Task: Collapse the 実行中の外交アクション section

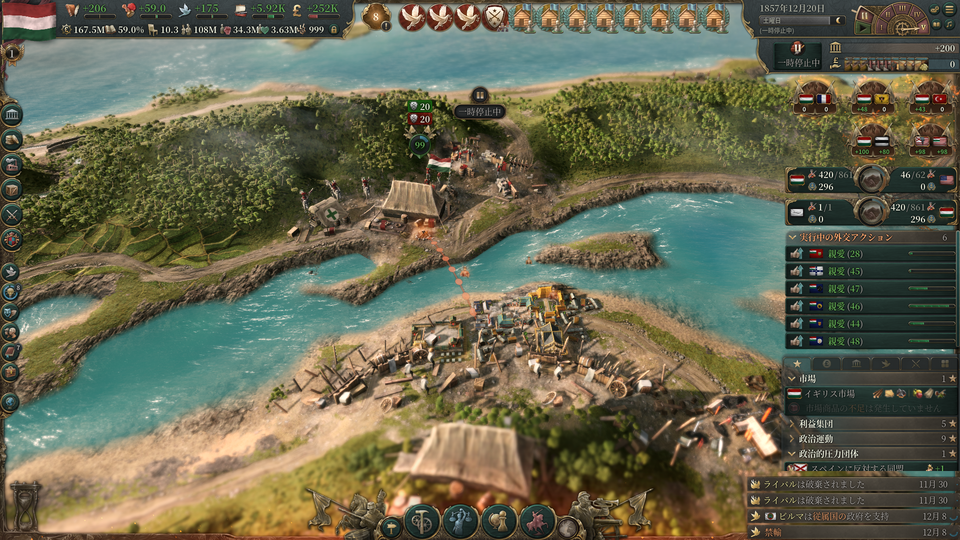Action: [x=792, y=237]
